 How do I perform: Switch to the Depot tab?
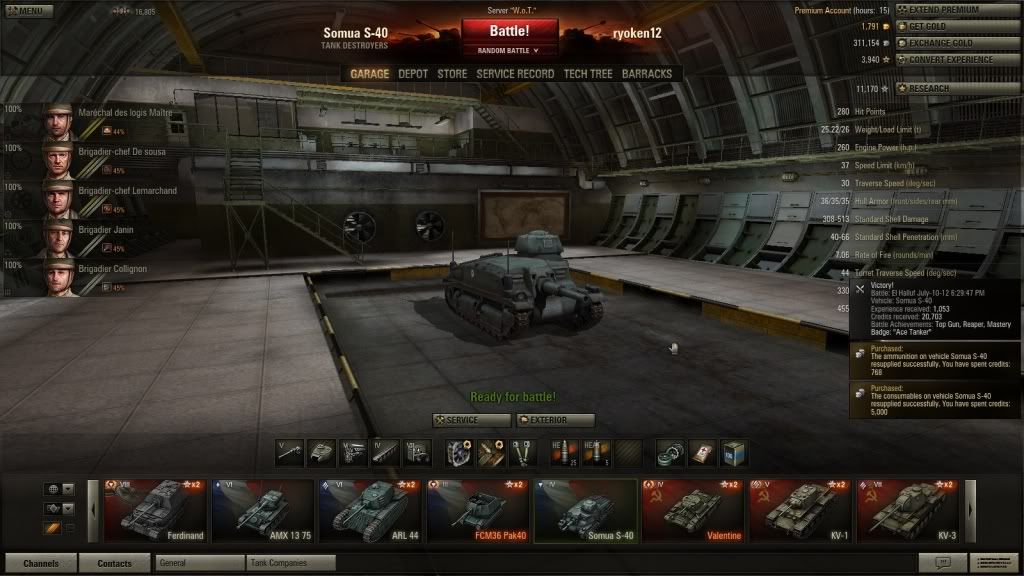click(413, 74)
